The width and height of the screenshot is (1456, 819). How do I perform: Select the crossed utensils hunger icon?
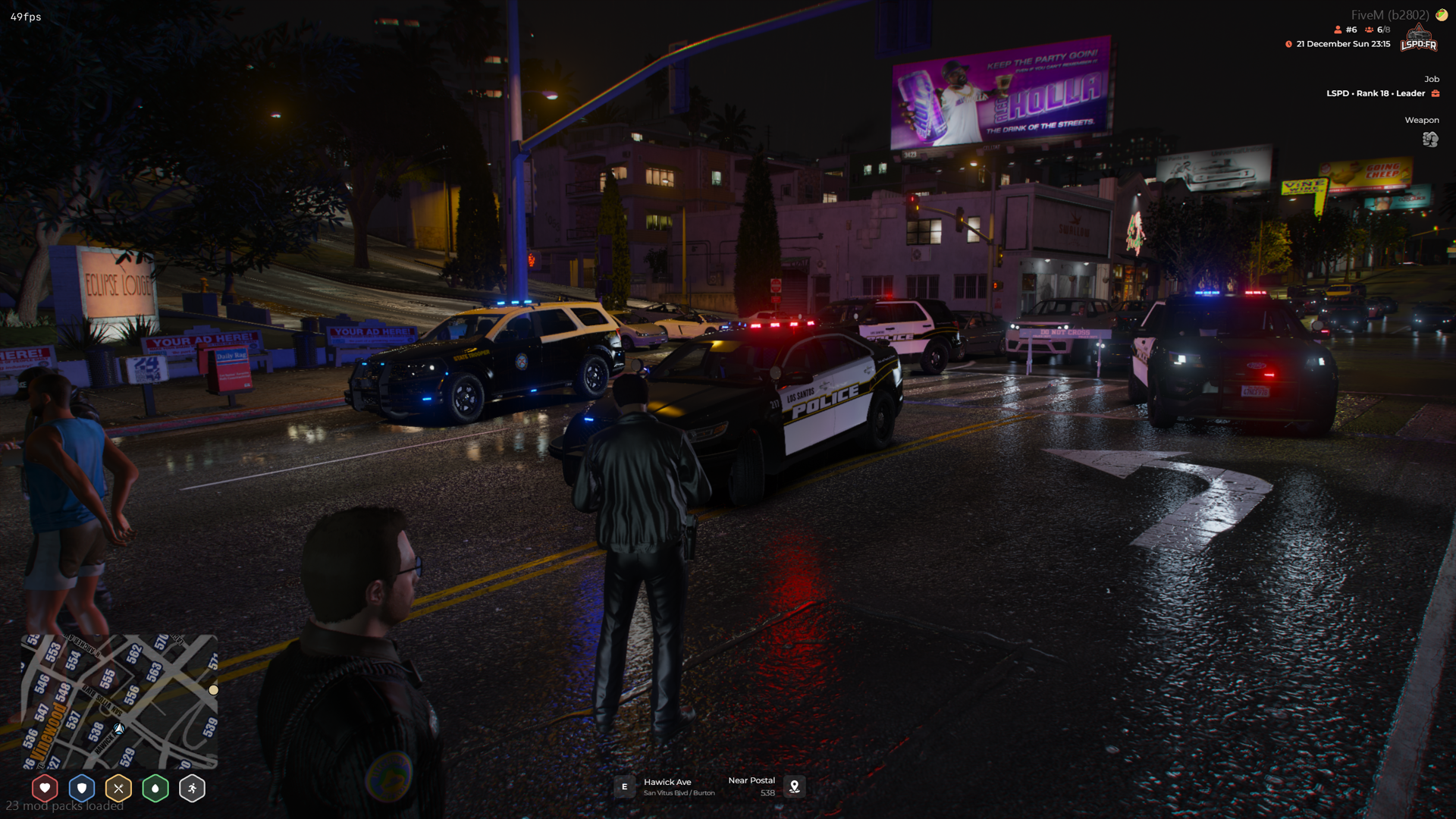click(x=119, y=788)
